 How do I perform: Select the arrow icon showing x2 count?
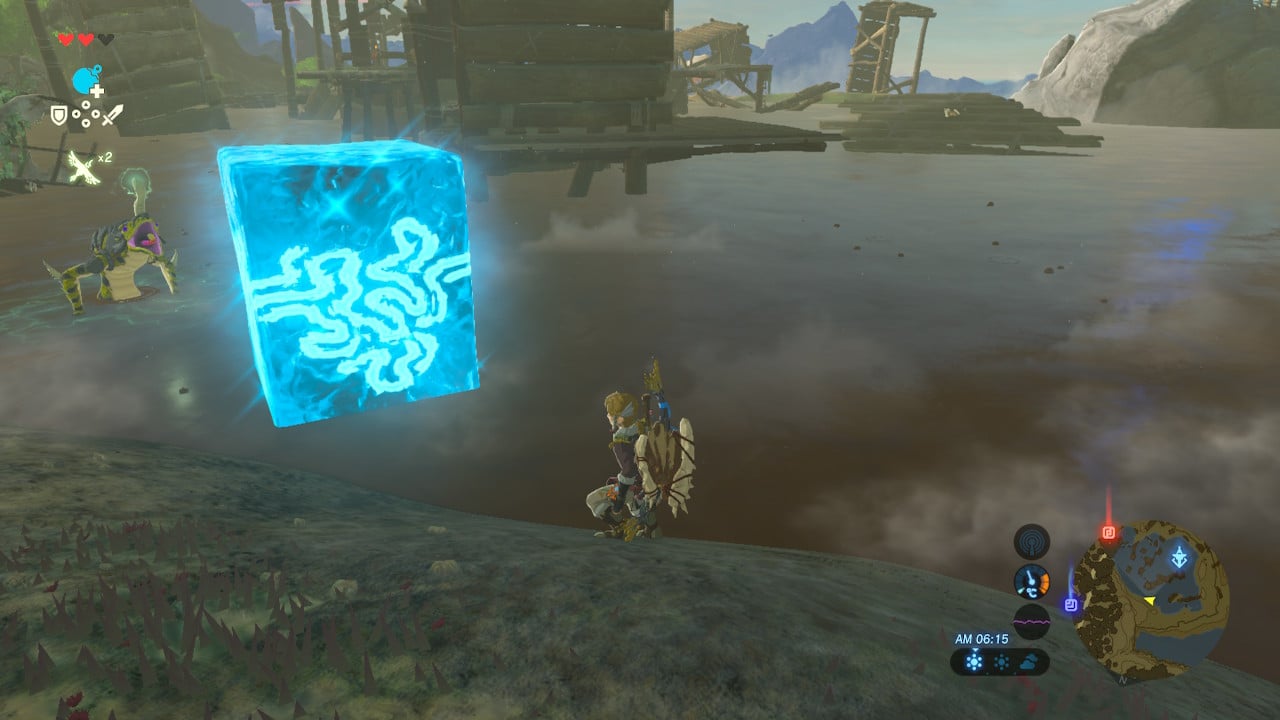(81, 164)
